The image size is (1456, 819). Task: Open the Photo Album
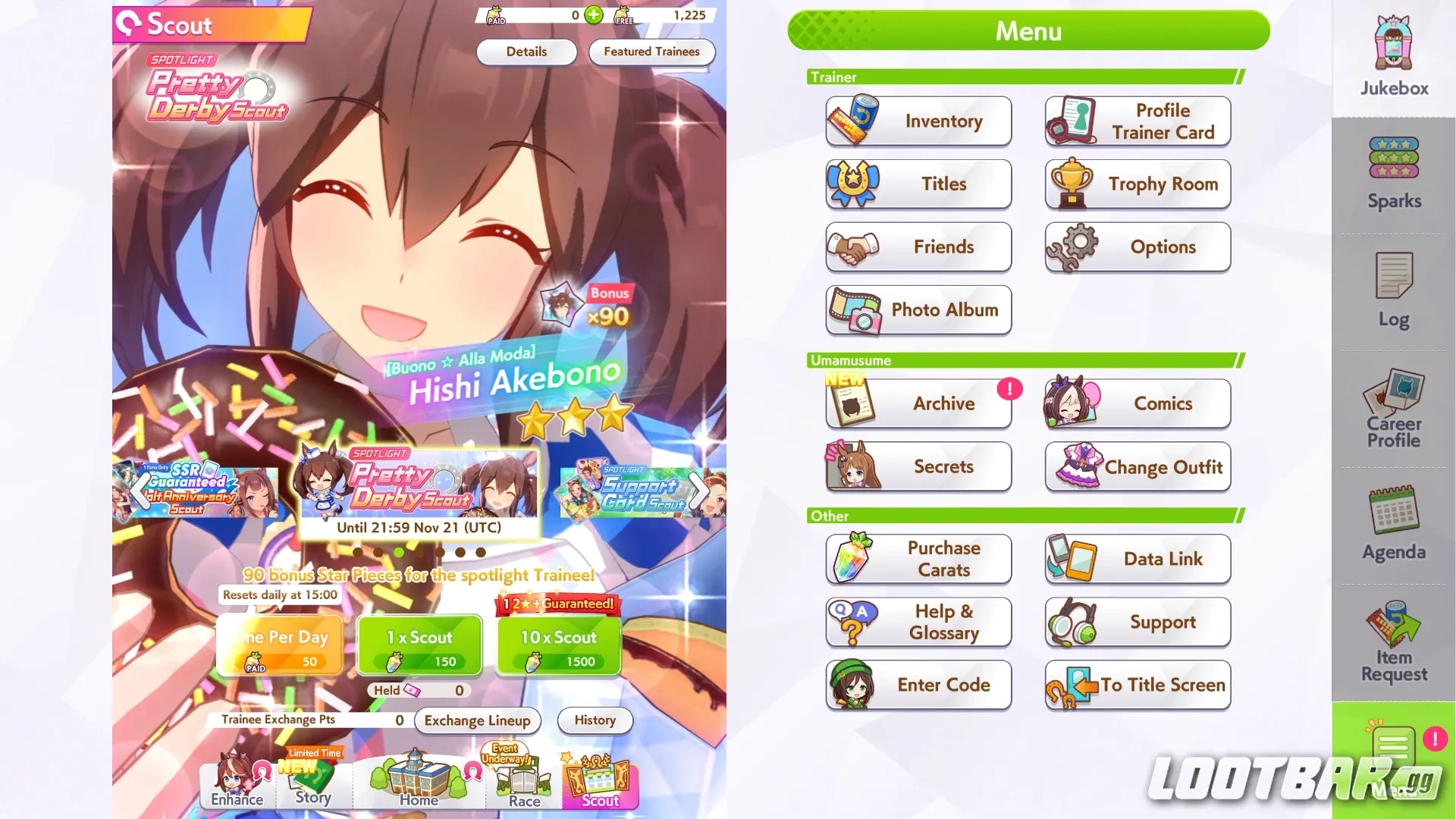click(x=918, y=310)
